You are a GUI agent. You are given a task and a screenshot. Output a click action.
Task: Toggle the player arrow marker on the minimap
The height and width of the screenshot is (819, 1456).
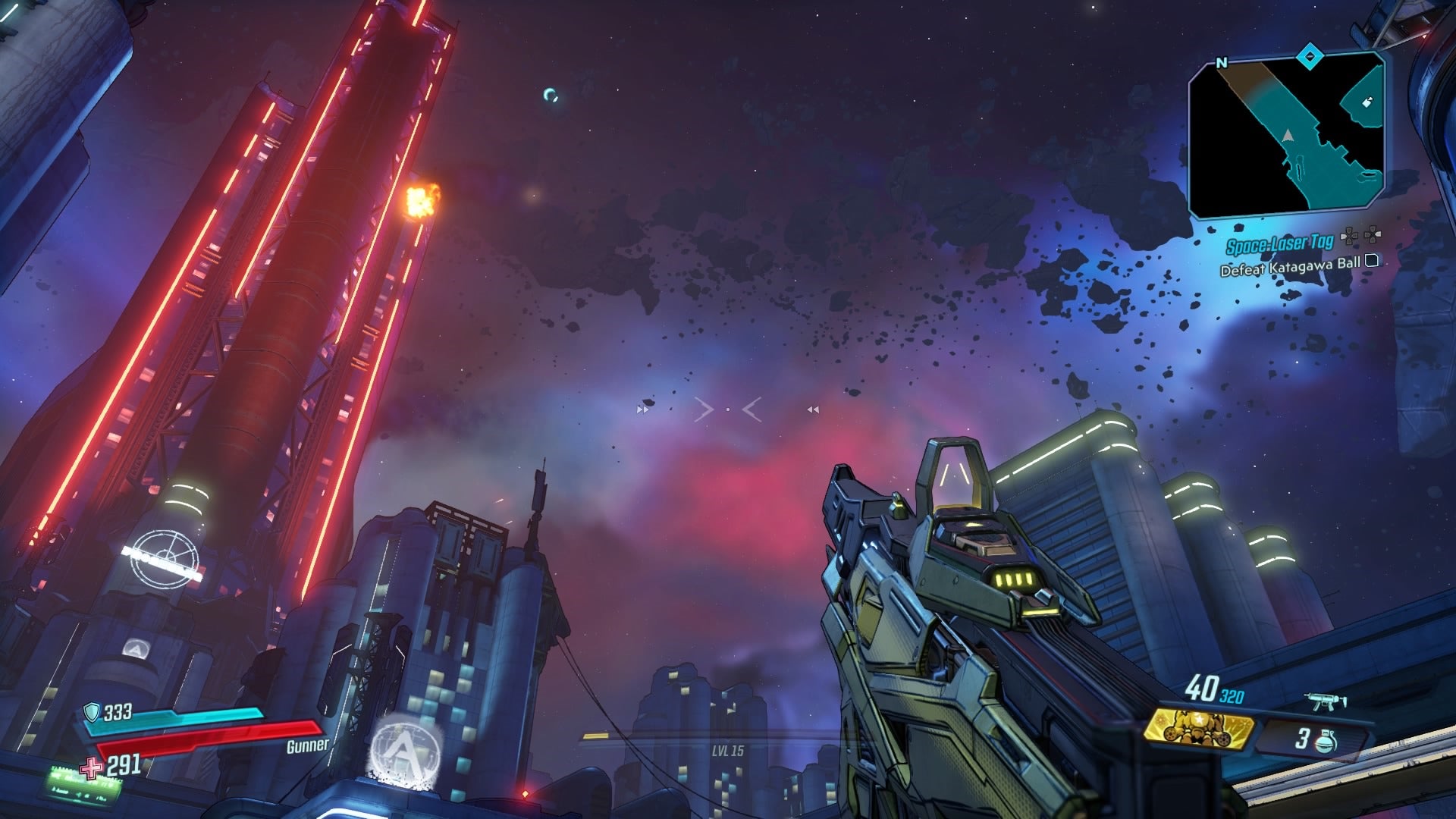point(1288,136)
